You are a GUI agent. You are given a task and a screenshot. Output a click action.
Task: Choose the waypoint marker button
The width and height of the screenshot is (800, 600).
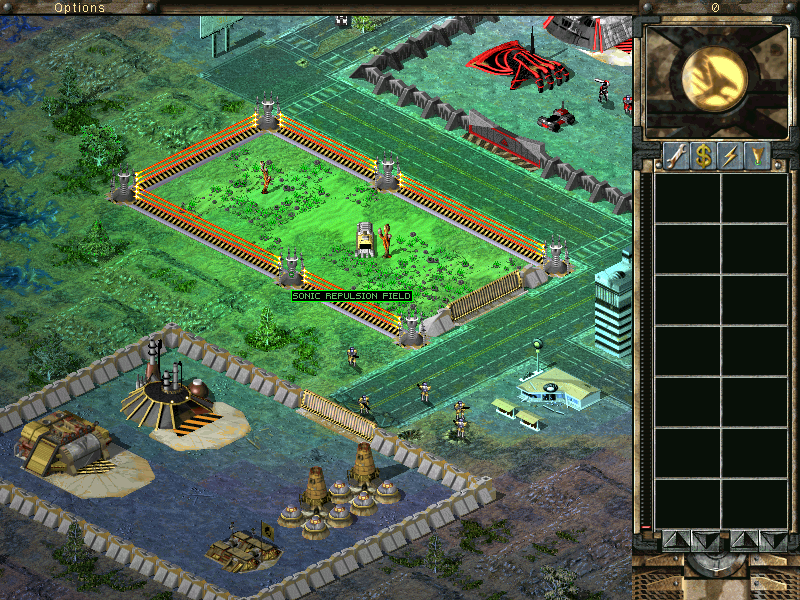[757, 155]
